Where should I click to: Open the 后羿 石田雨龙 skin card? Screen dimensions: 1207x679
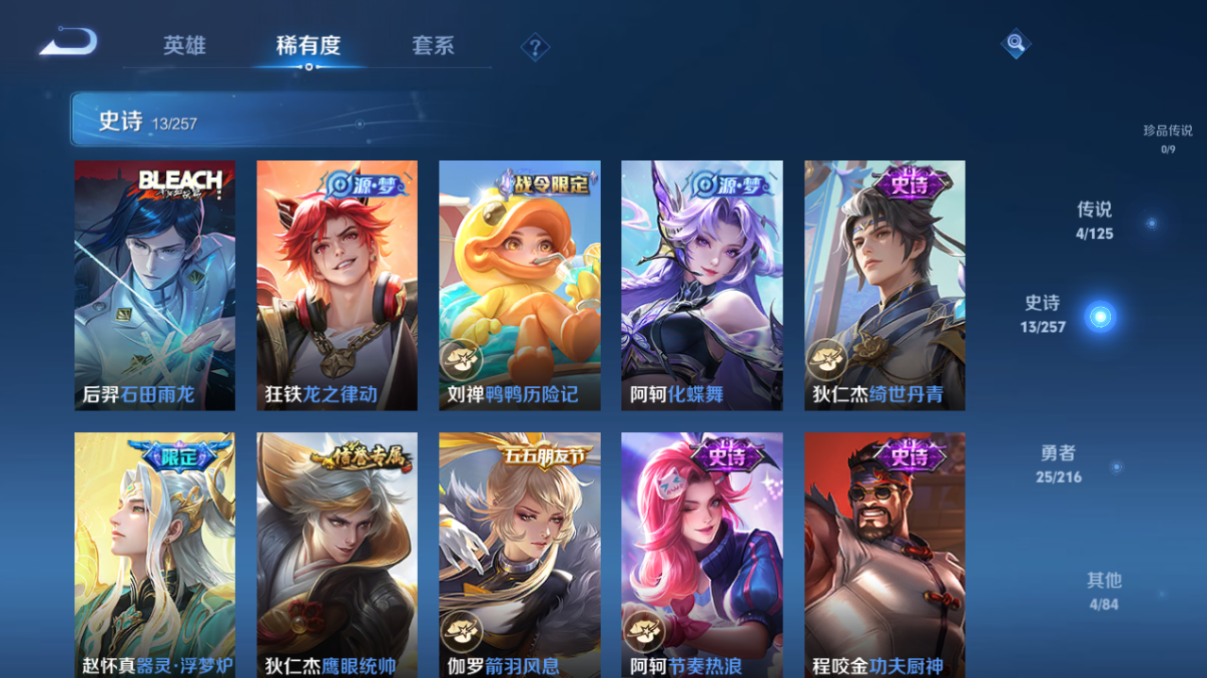click(155, 285)
